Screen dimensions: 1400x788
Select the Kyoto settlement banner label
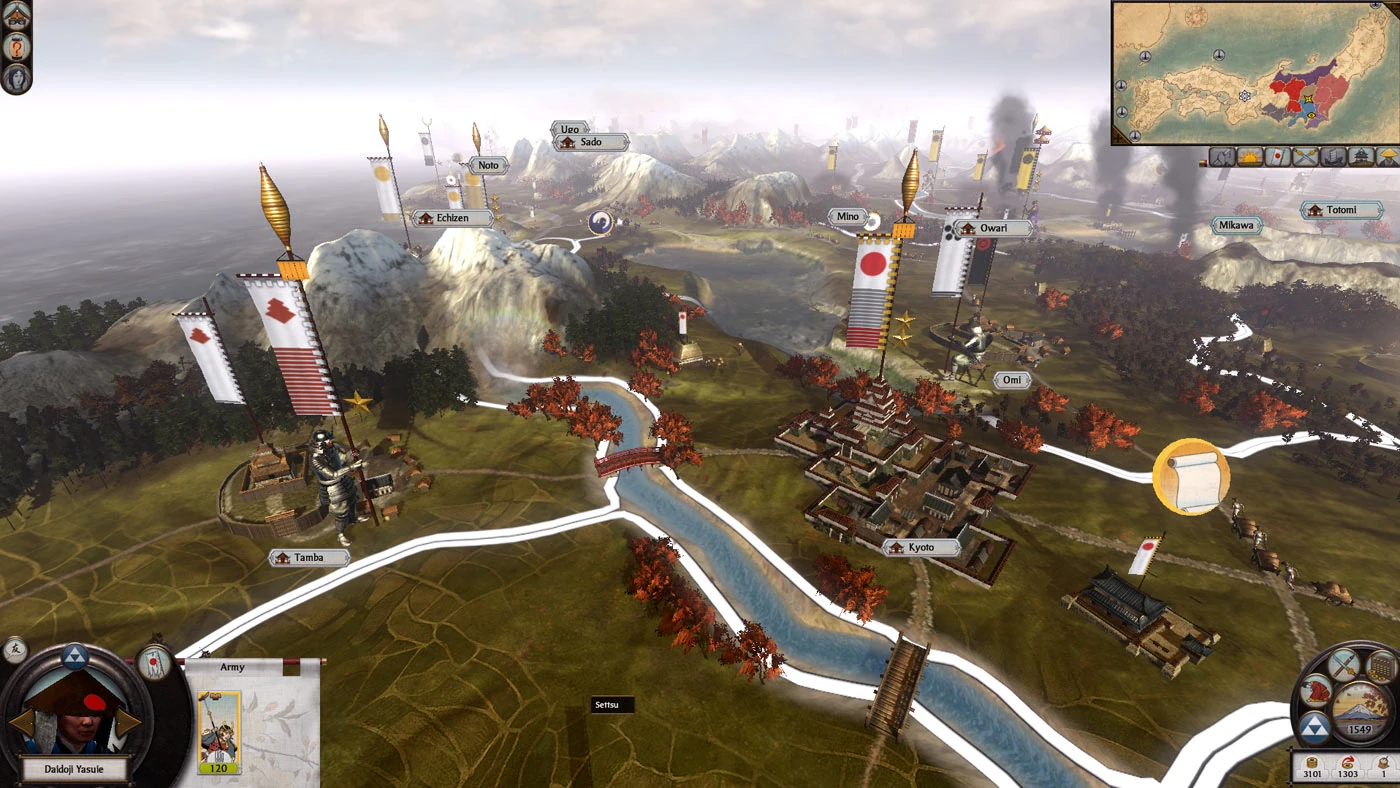[x=922, y=547]
